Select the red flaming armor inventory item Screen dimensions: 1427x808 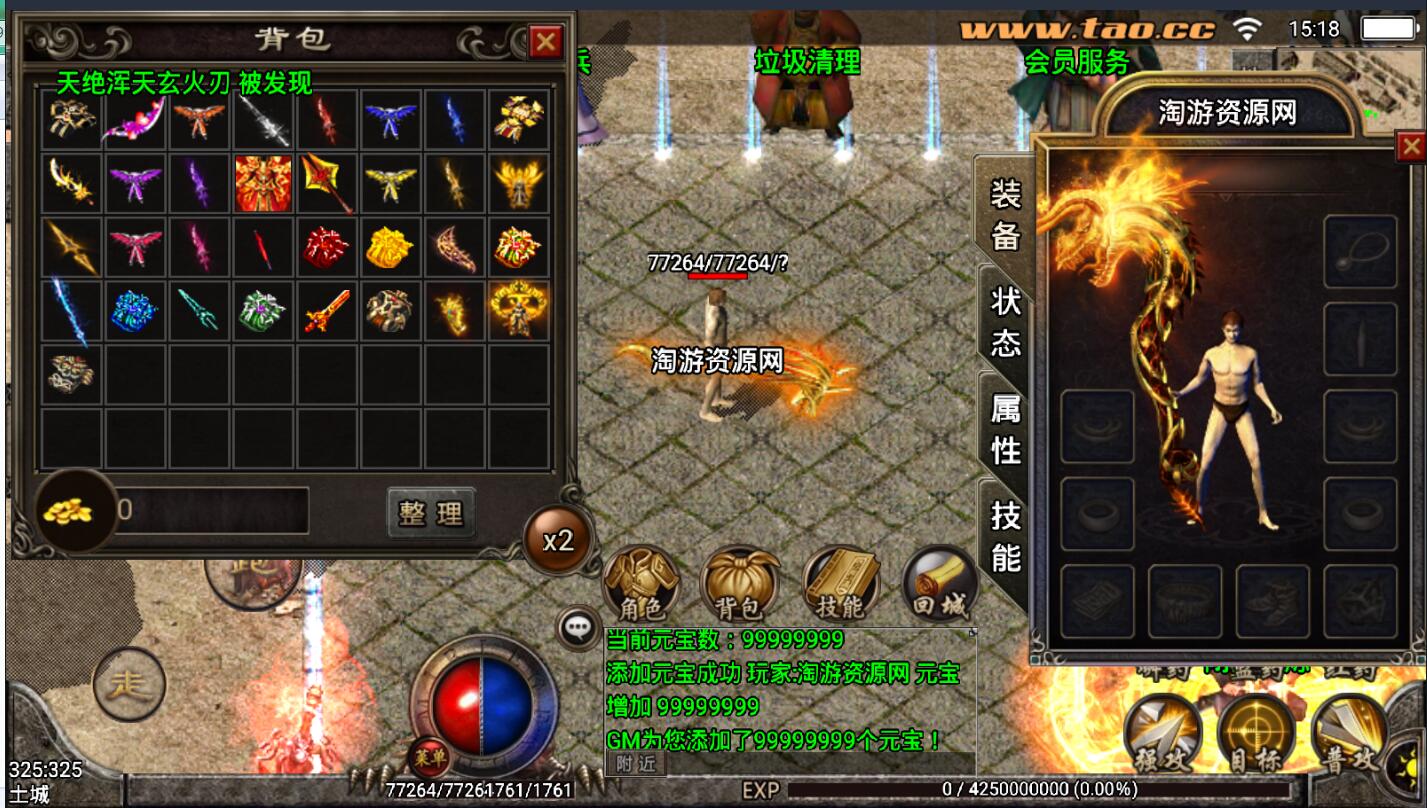(263, 183)
